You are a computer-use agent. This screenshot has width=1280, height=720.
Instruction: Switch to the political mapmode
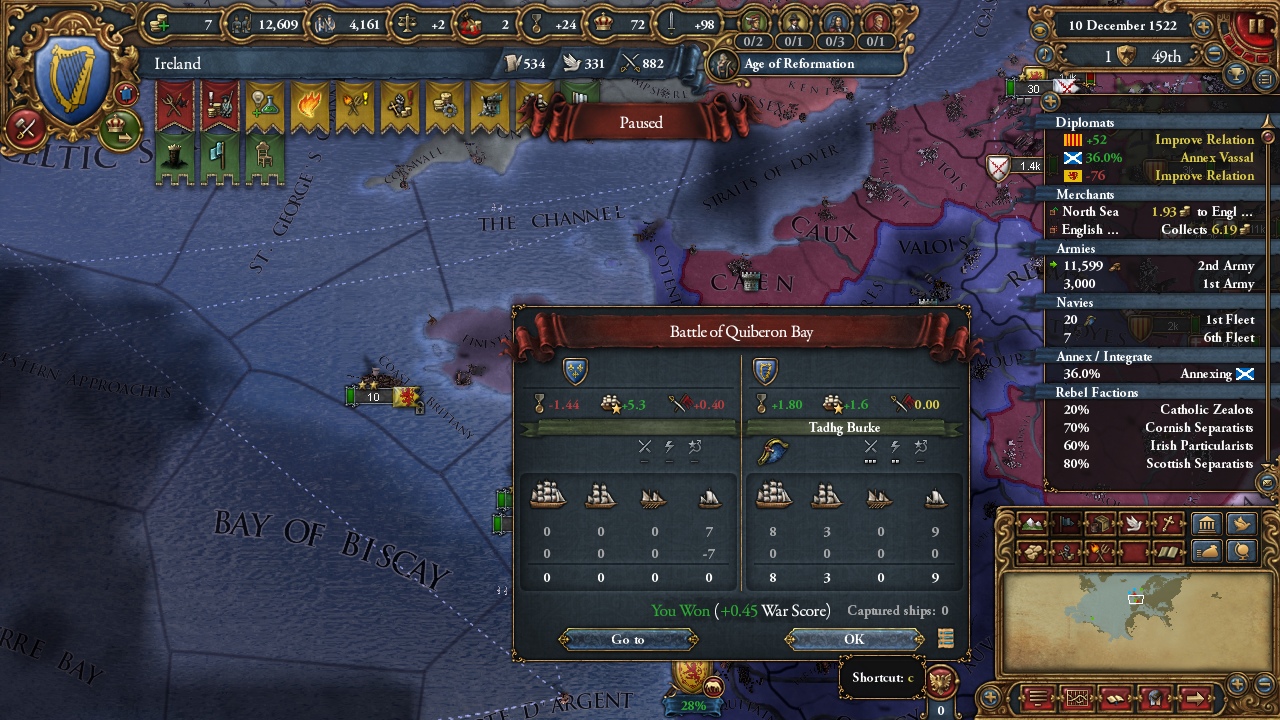coord(1066,524)
